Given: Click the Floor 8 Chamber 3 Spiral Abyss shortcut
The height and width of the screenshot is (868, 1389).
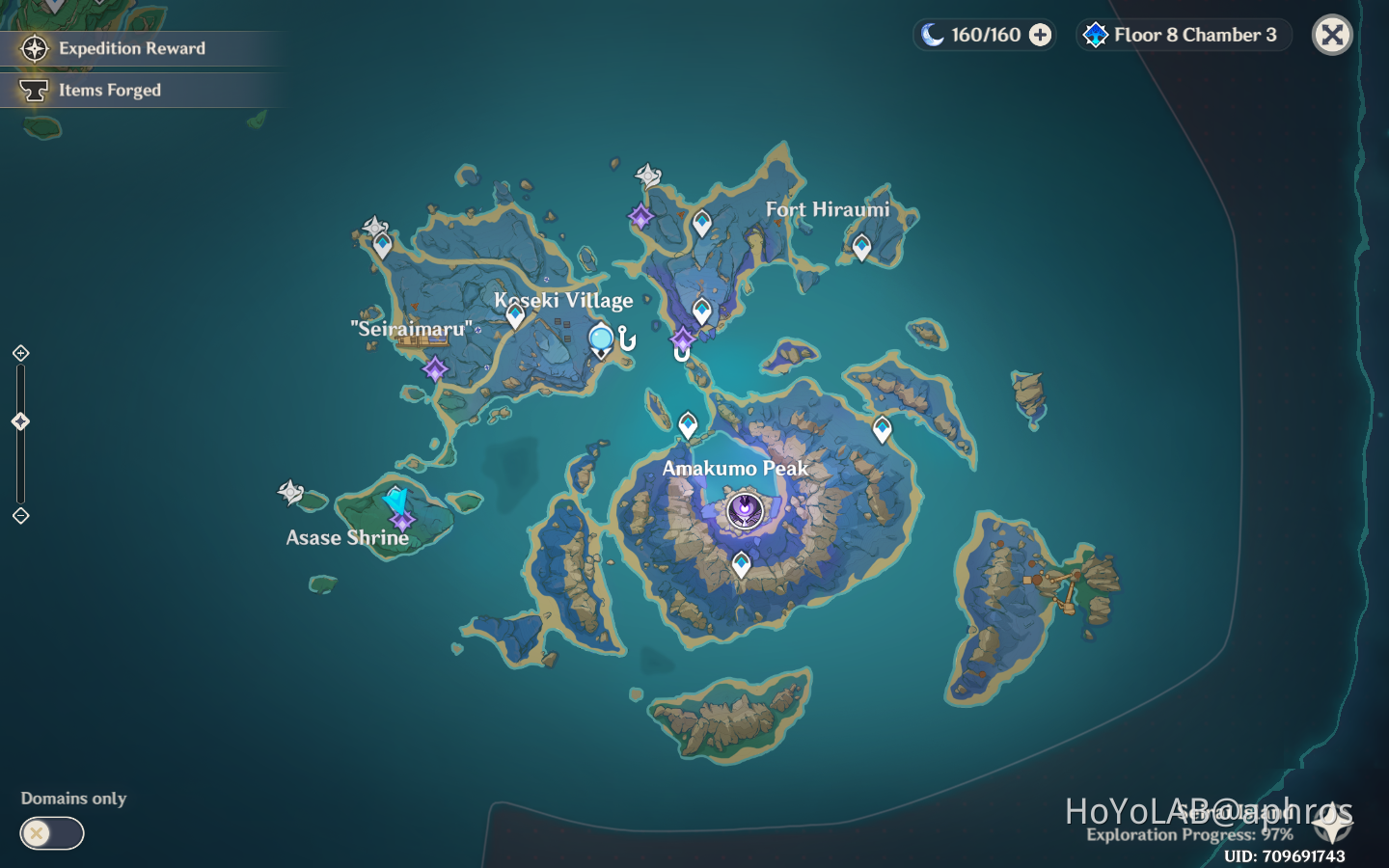Looking at the screenshot, I should [x=1183, y=35].
